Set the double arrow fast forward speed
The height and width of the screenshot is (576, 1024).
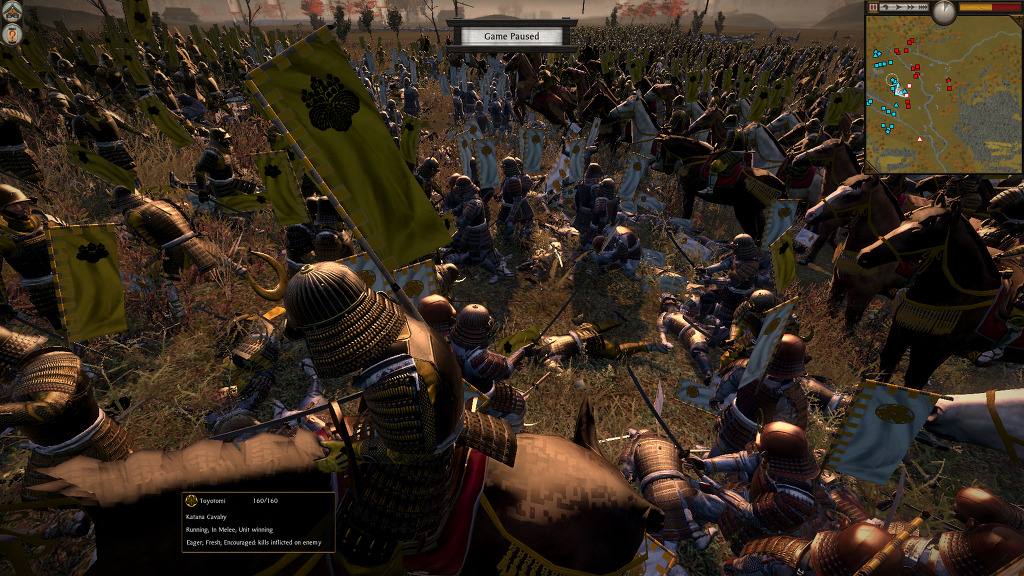point(911,7)
